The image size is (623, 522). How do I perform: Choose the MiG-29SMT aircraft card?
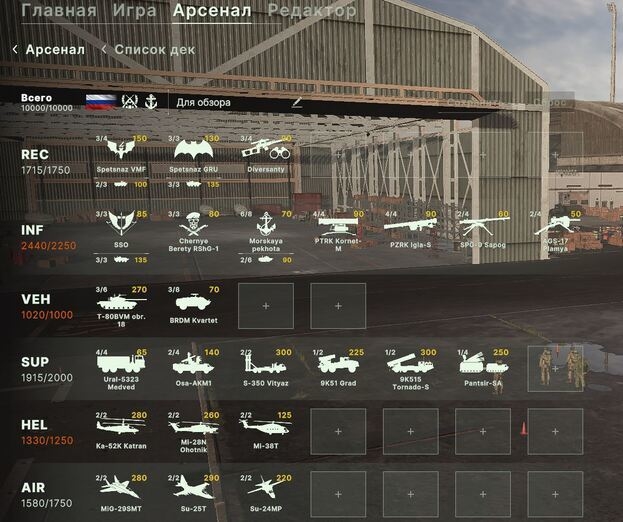click(121, 492)
